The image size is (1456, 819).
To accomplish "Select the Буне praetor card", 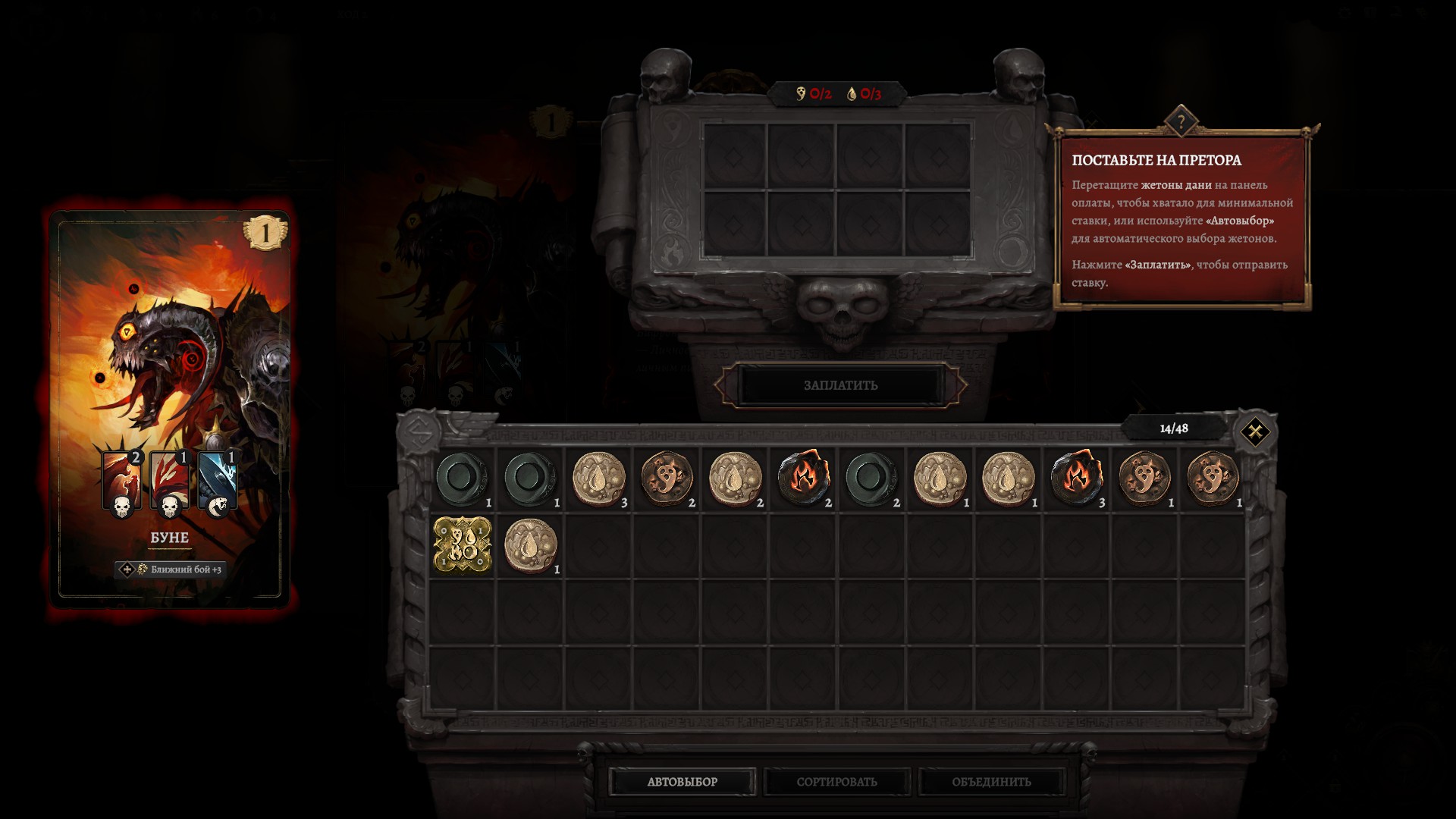I will point(170,409).
